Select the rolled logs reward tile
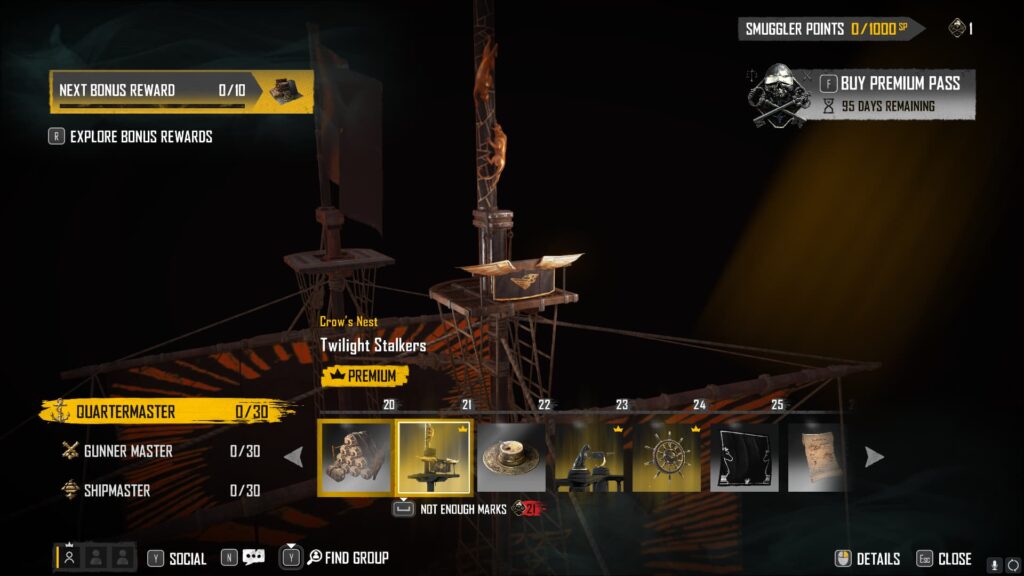Viewport: 1024px width, 576px height. (355, 458)
